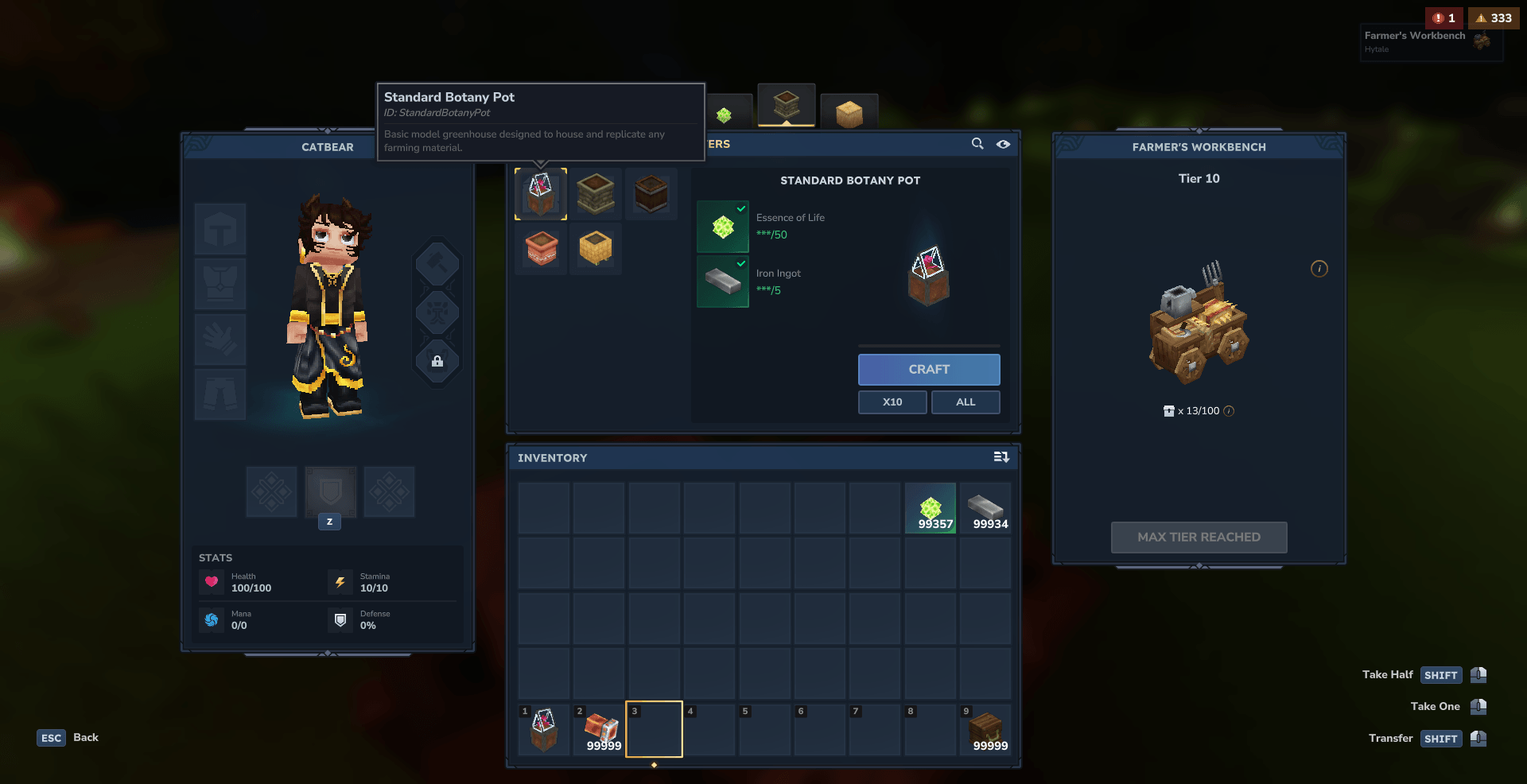Switch to the tan block category tab

tap(849, 113)
